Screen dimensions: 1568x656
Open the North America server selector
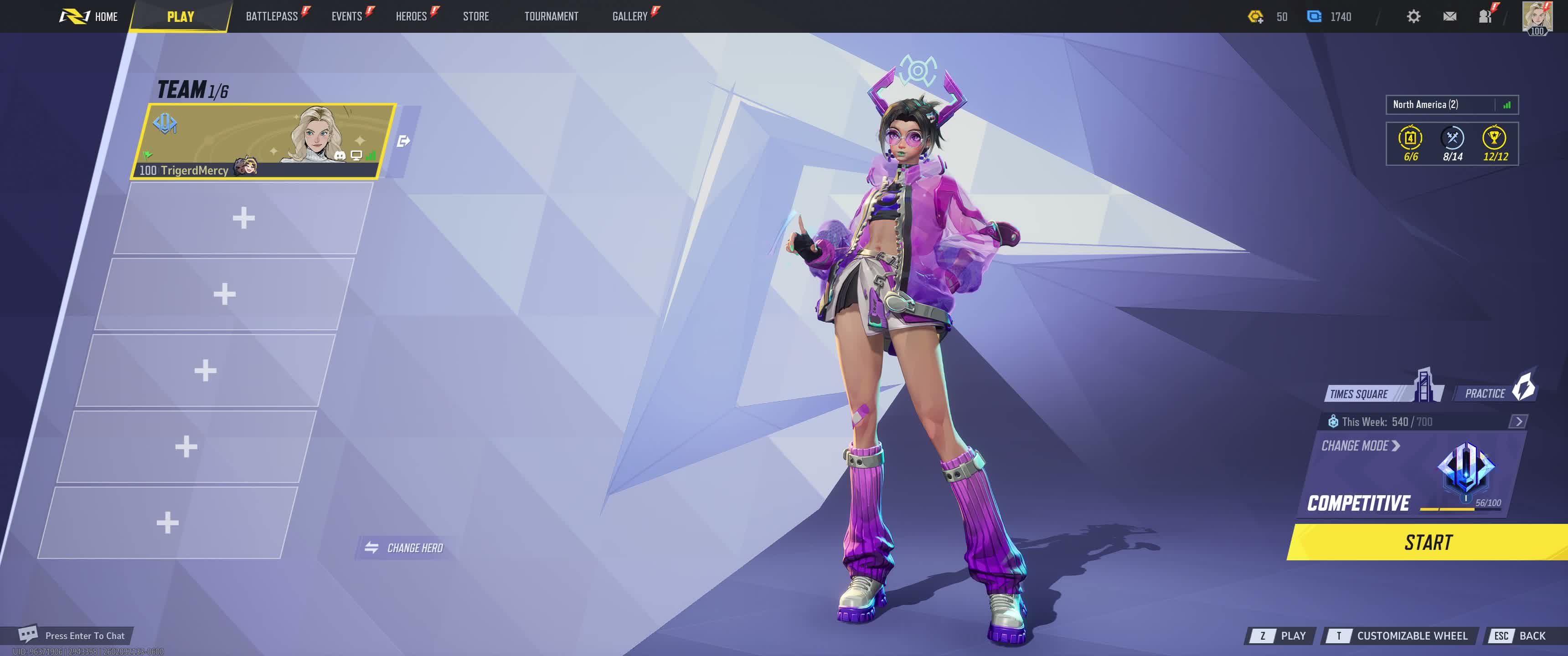pyautogui.click(x=1451, y=105)
